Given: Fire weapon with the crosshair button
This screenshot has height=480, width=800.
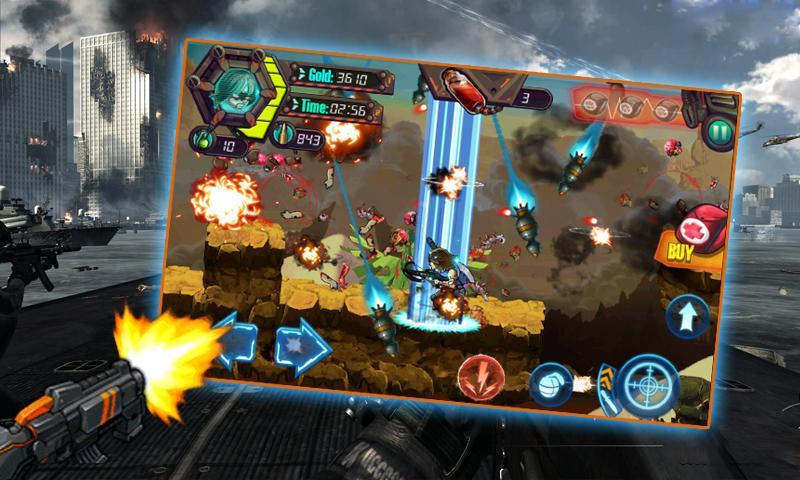Looking at the screenshot, I should [648, 385].
